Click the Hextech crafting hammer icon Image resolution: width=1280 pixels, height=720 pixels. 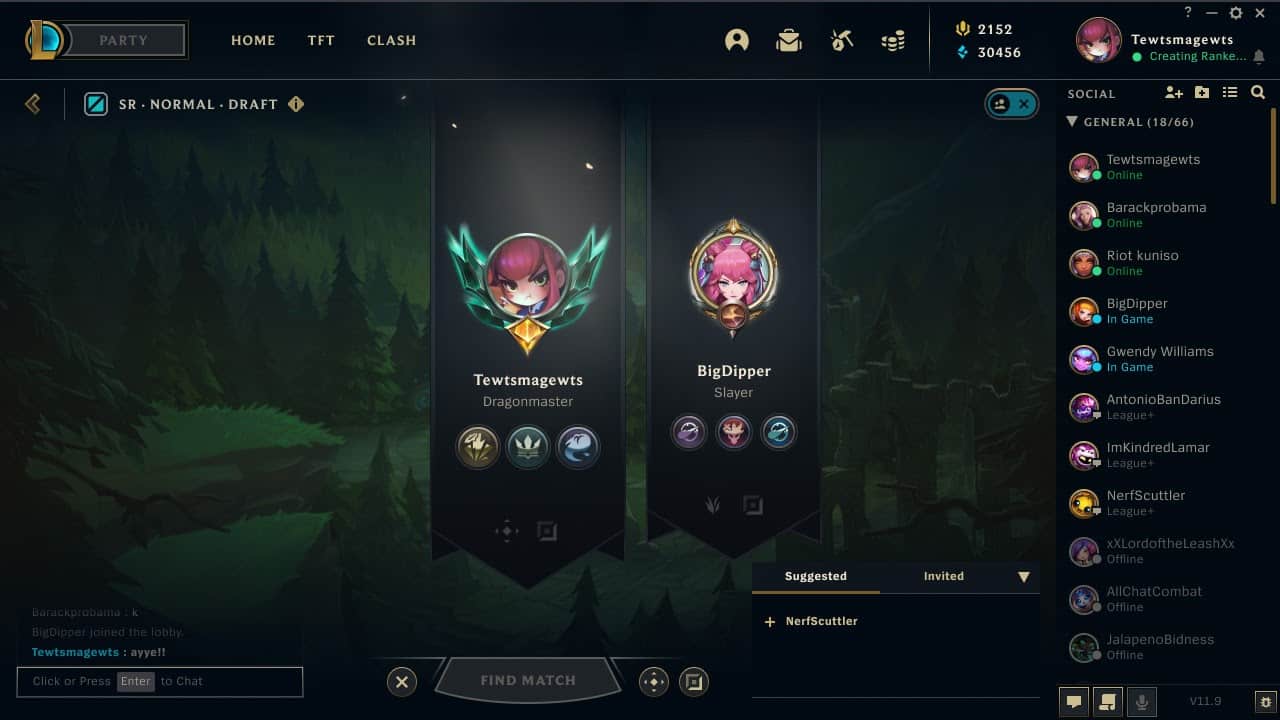coord(841,39)
